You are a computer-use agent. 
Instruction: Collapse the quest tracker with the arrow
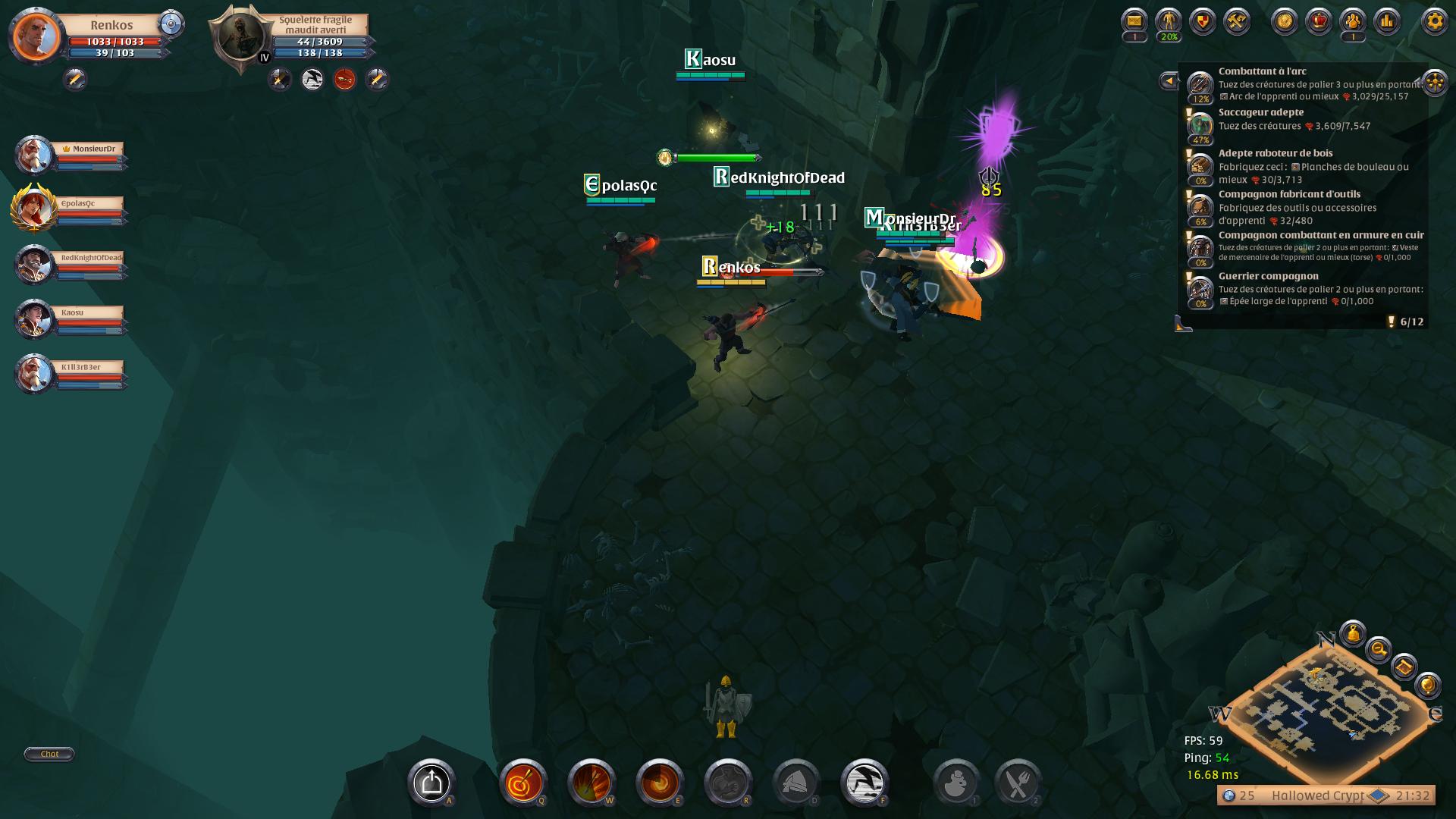(1169, 80)
